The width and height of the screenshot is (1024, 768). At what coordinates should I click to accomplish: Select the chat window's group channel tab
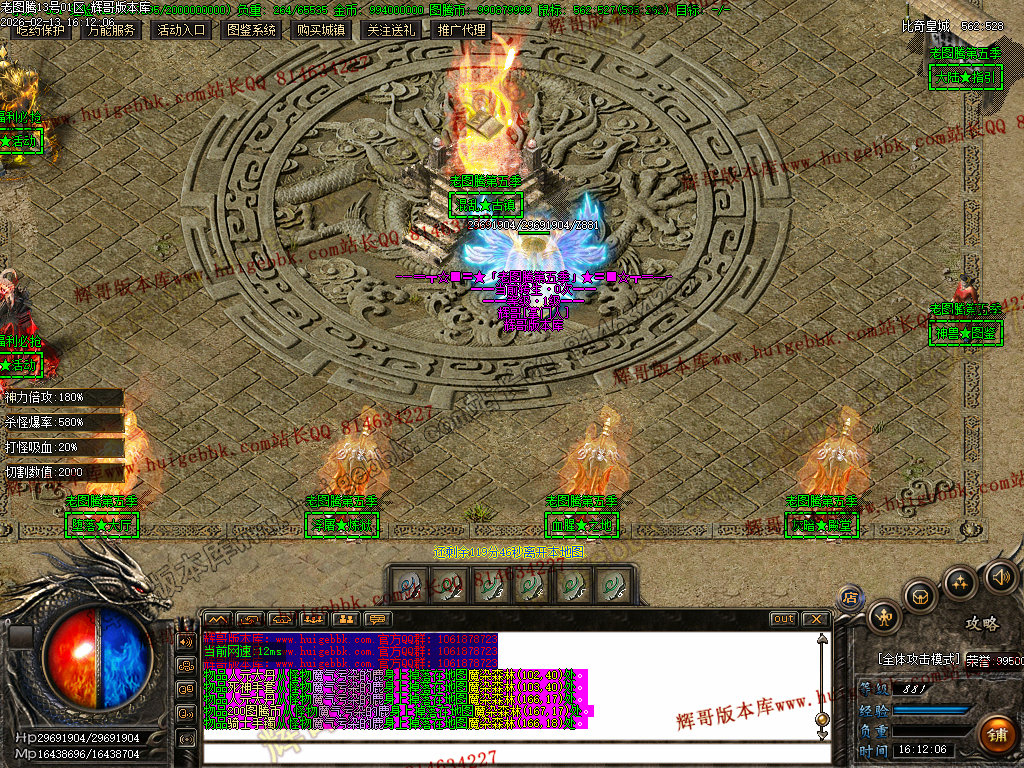[x=313, y=619]
